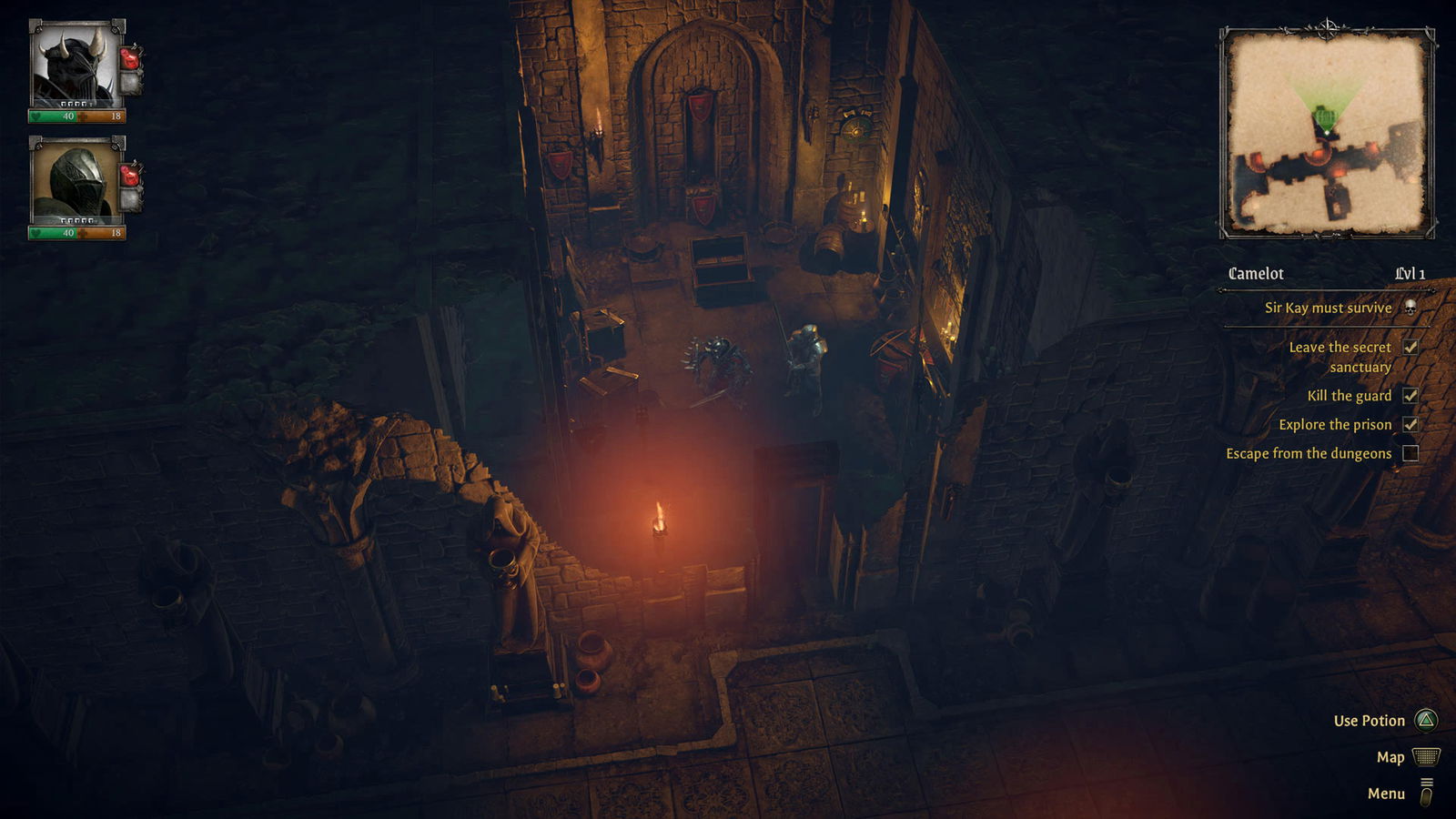Screen dimensions: 1456x819
Task: Select the round-helmed knight portrait
Action: click(75, 182)
